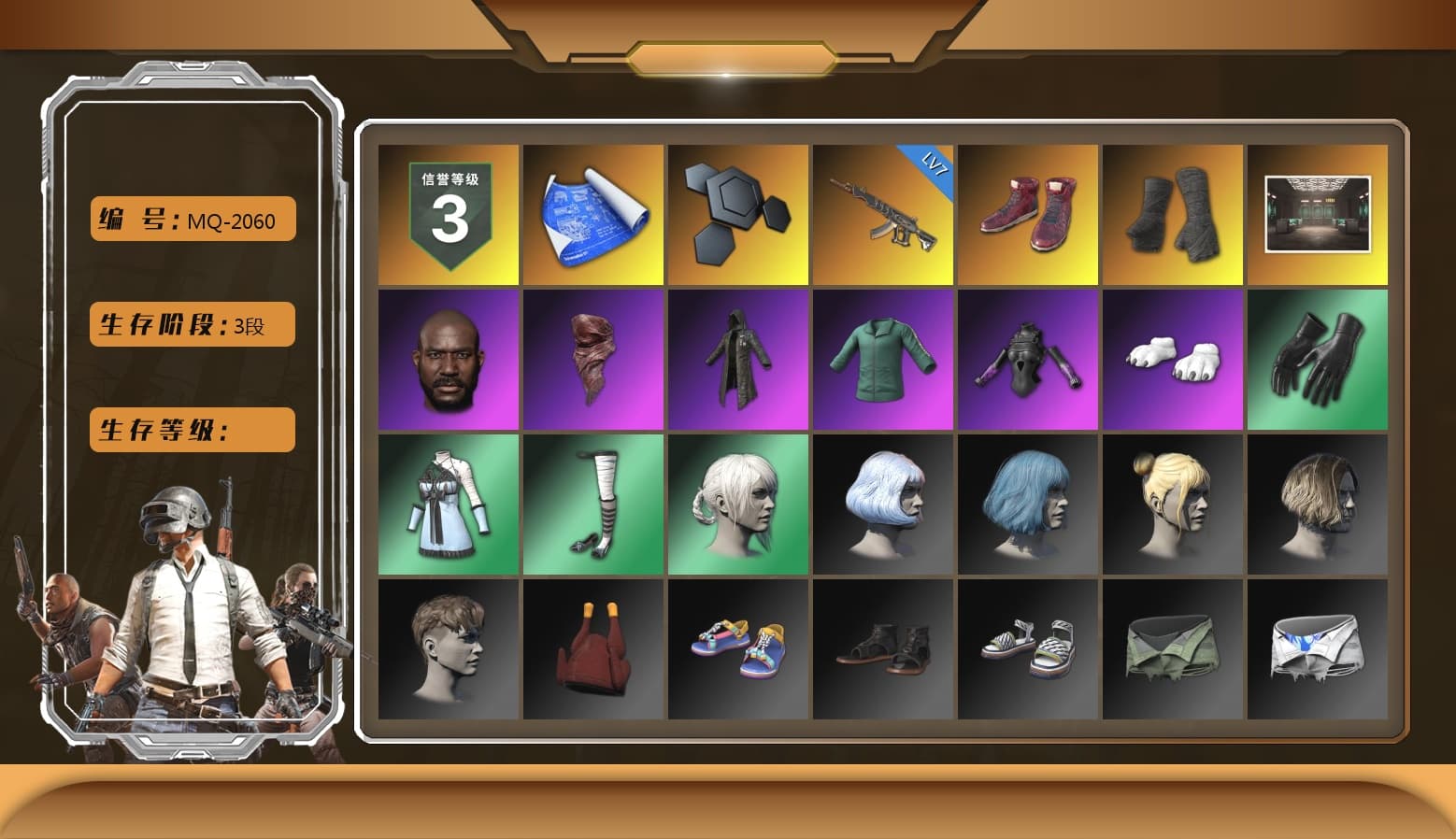Click the black hexagon fragments item

[x=738, y=213]
